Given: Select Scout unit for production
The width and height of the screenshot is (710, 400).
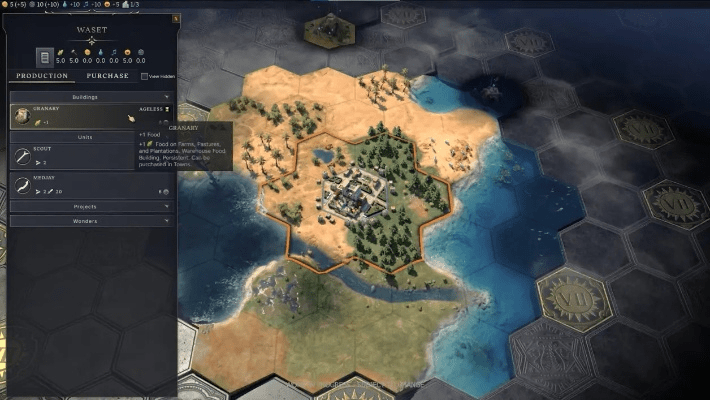Looking at the screenshot, I should coord(70,155).
